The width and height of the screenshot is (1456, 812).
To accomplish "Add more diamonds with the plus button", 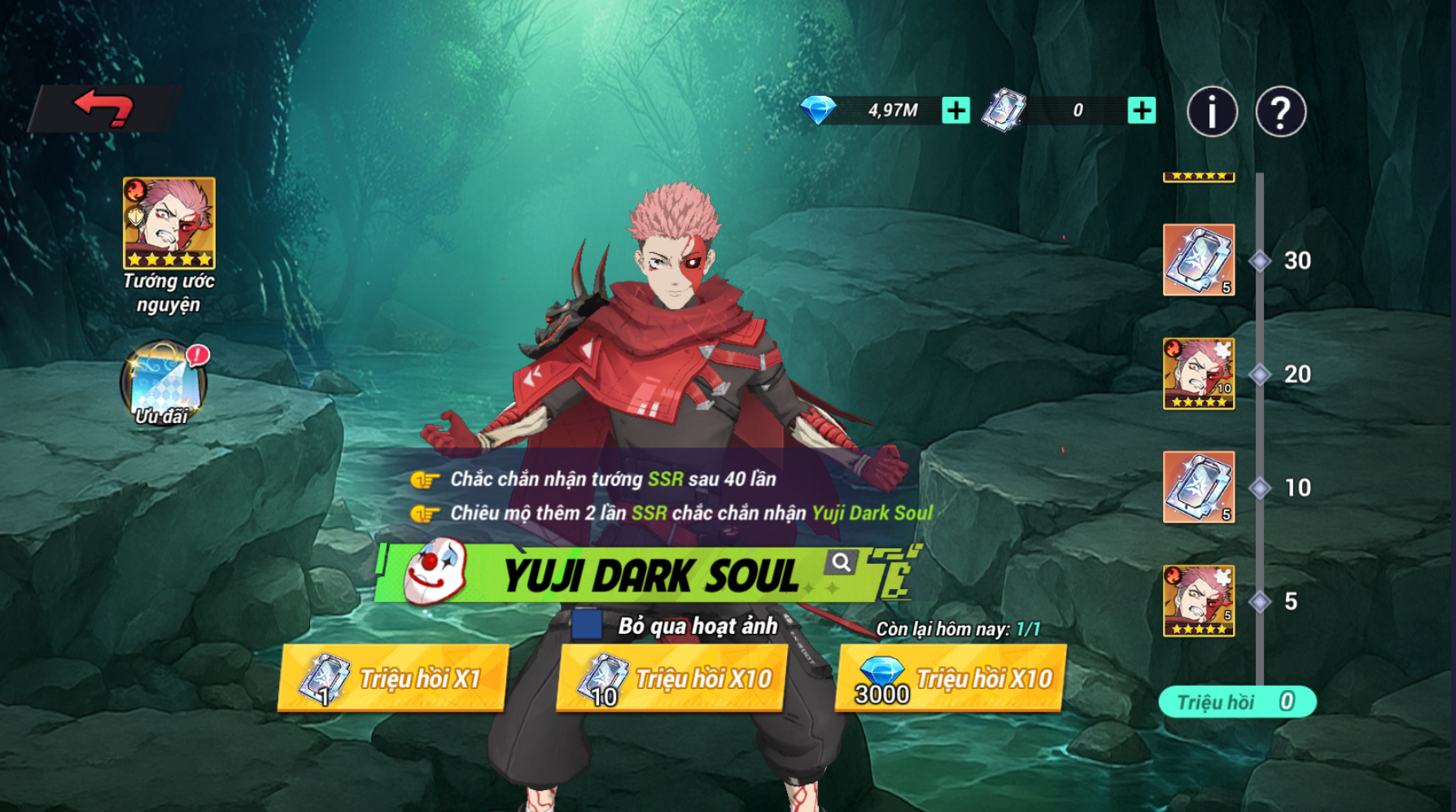I will point(955,110).
